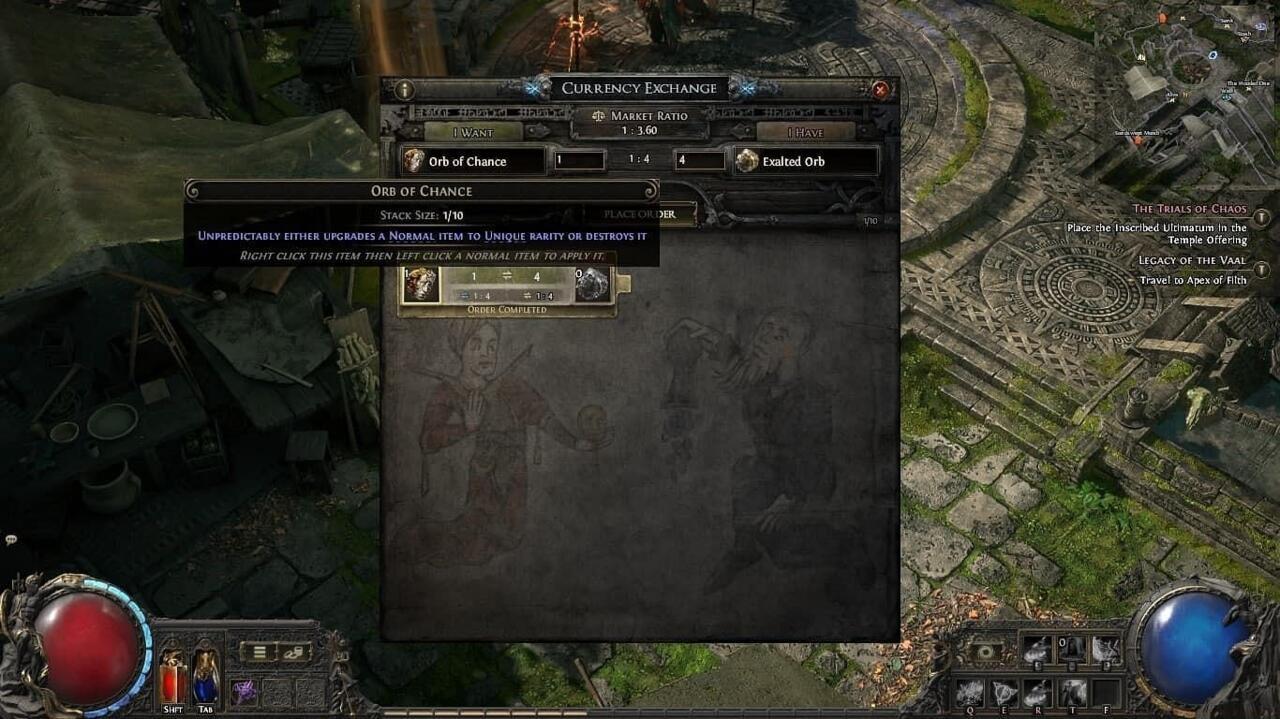The image size is (1280, 719).
Task: Select the purple skill icon
Action: [244, 691]
